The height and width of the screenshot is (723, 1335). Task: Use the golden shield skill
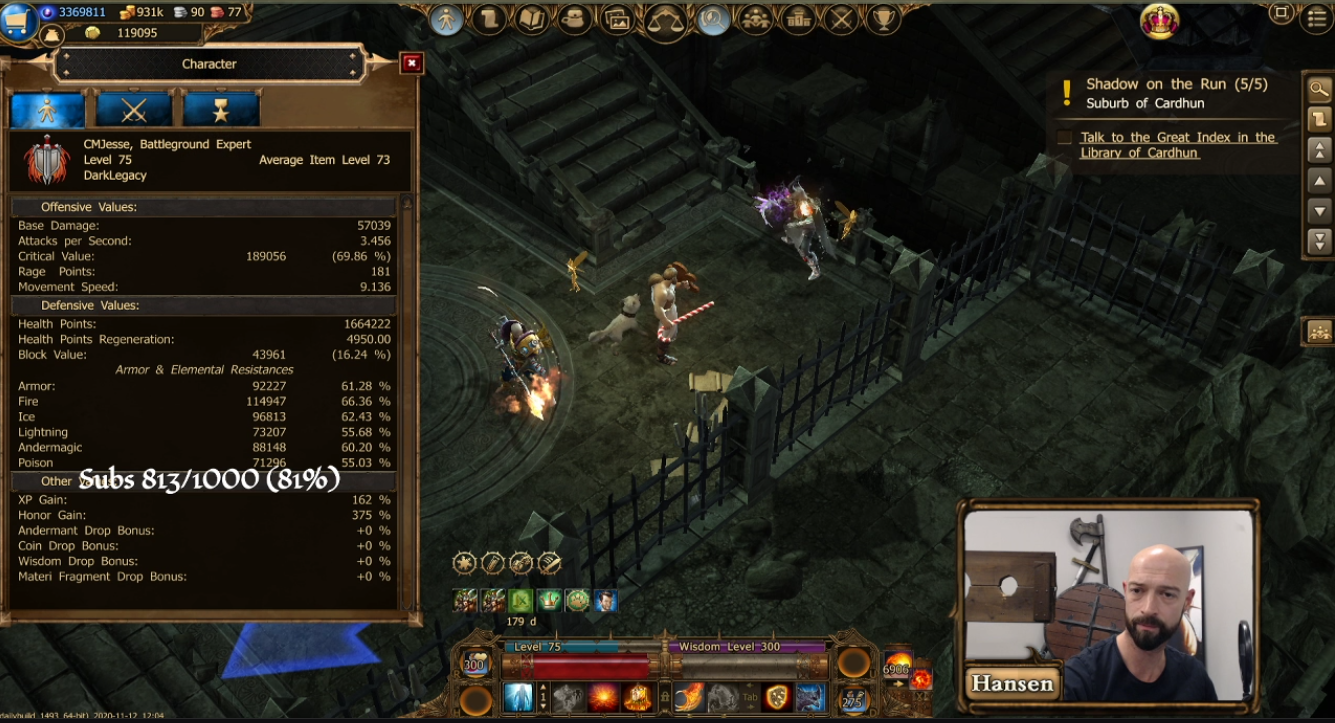777,697
